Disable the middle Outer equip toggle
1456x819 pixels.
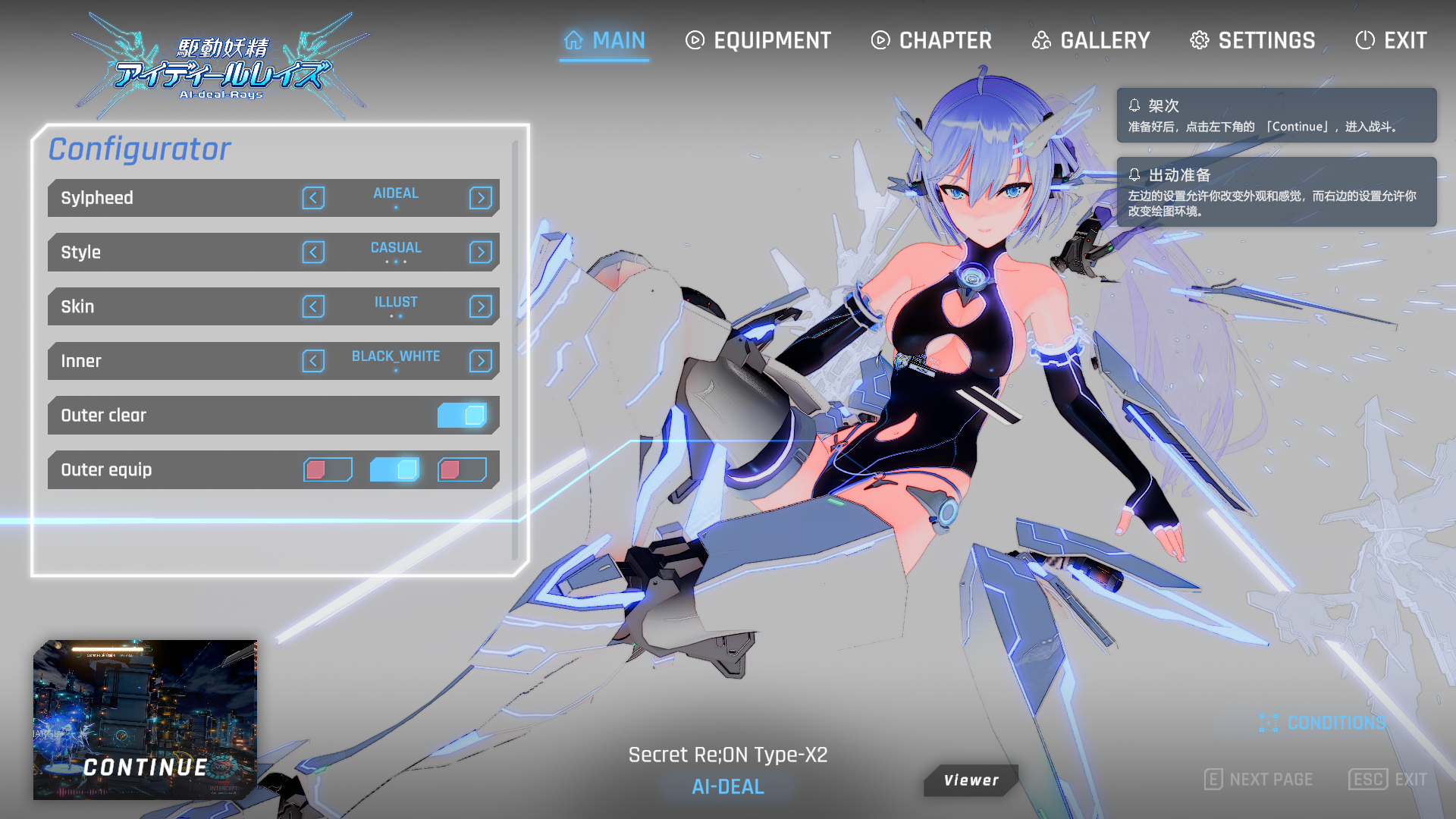(x=394, y=469)
